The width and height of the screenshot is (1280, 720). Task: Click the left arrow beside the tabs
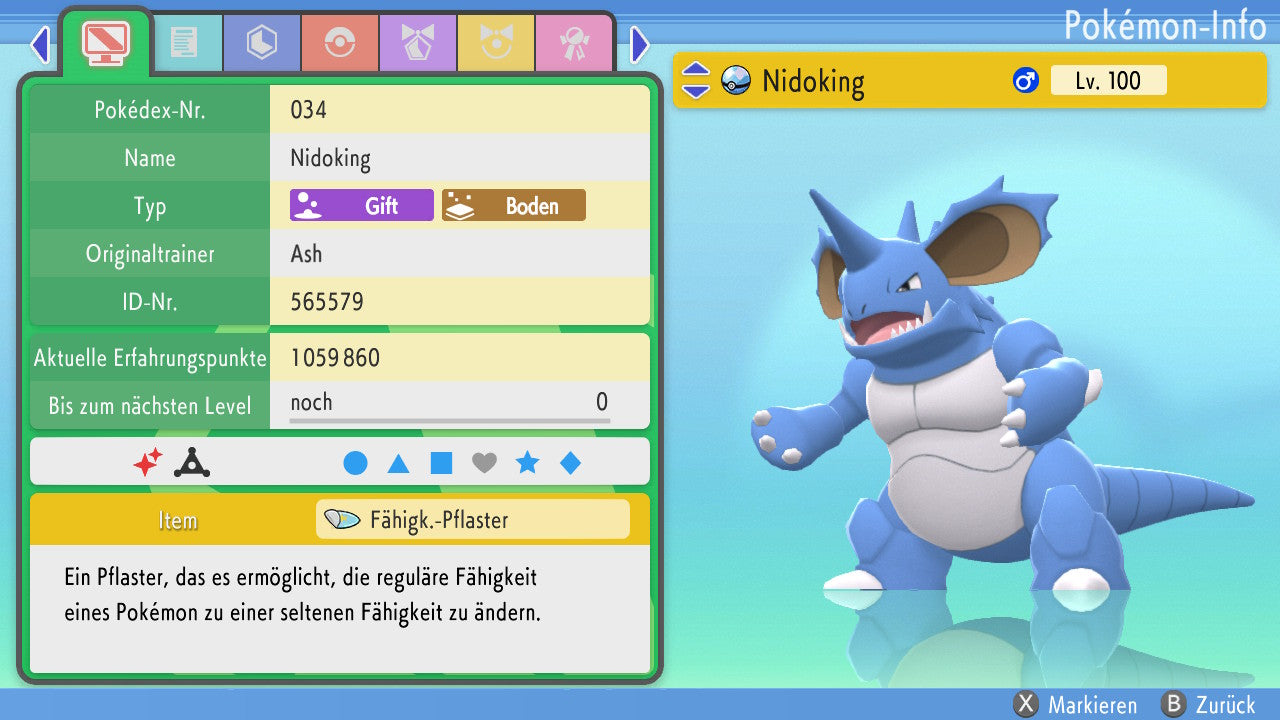tap(40, 44)
